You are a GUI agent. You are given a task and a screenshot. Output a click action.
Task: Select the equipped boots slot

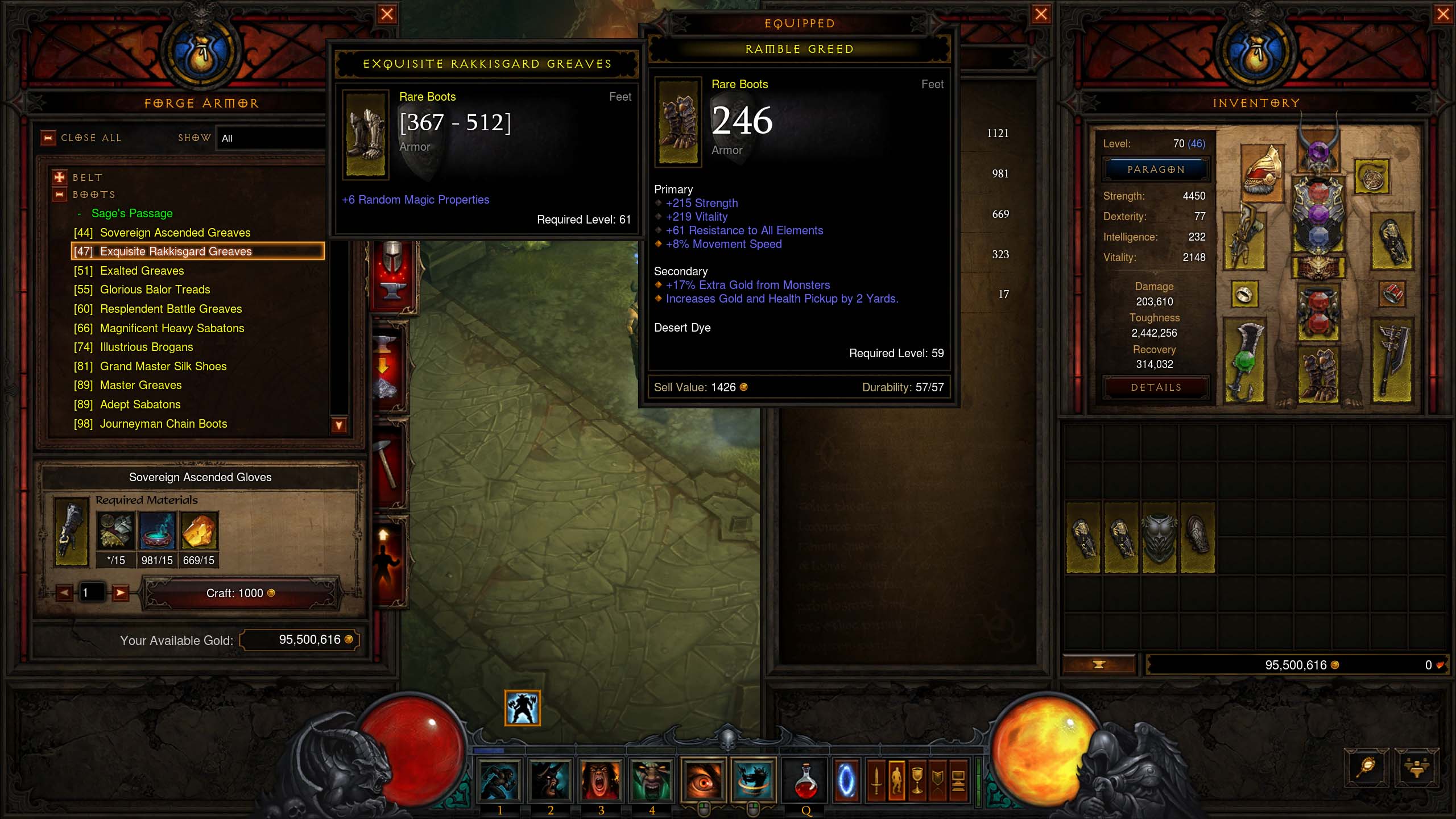click(1318, 374)
